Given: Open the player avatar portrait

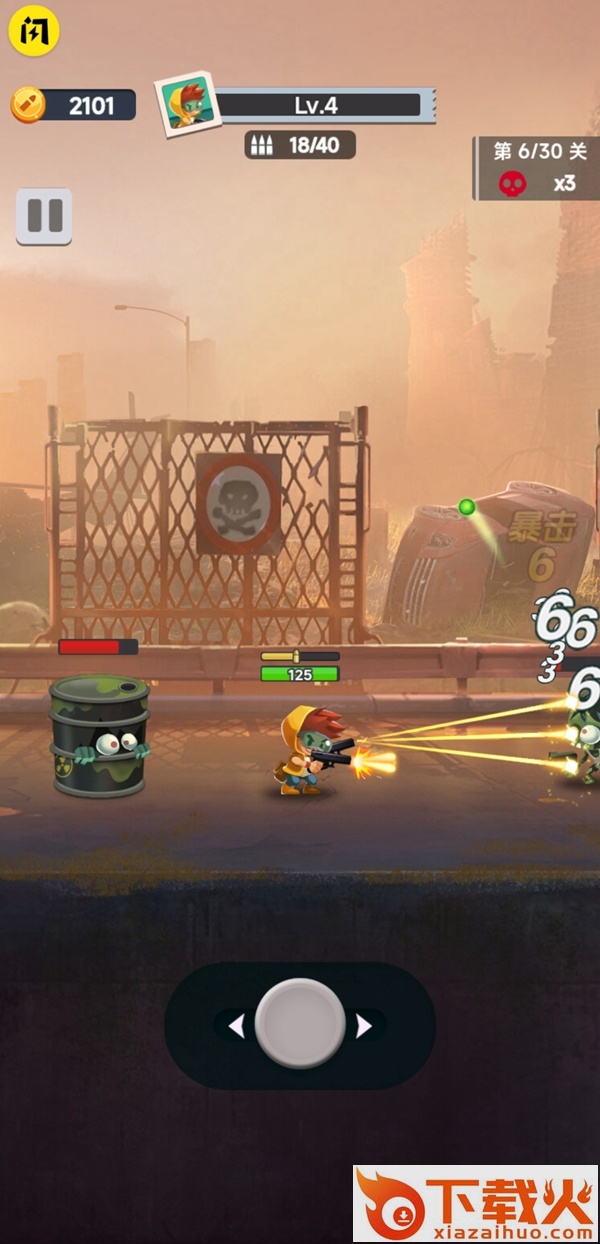Looking at the screenshot, I should tap(187, 103).
